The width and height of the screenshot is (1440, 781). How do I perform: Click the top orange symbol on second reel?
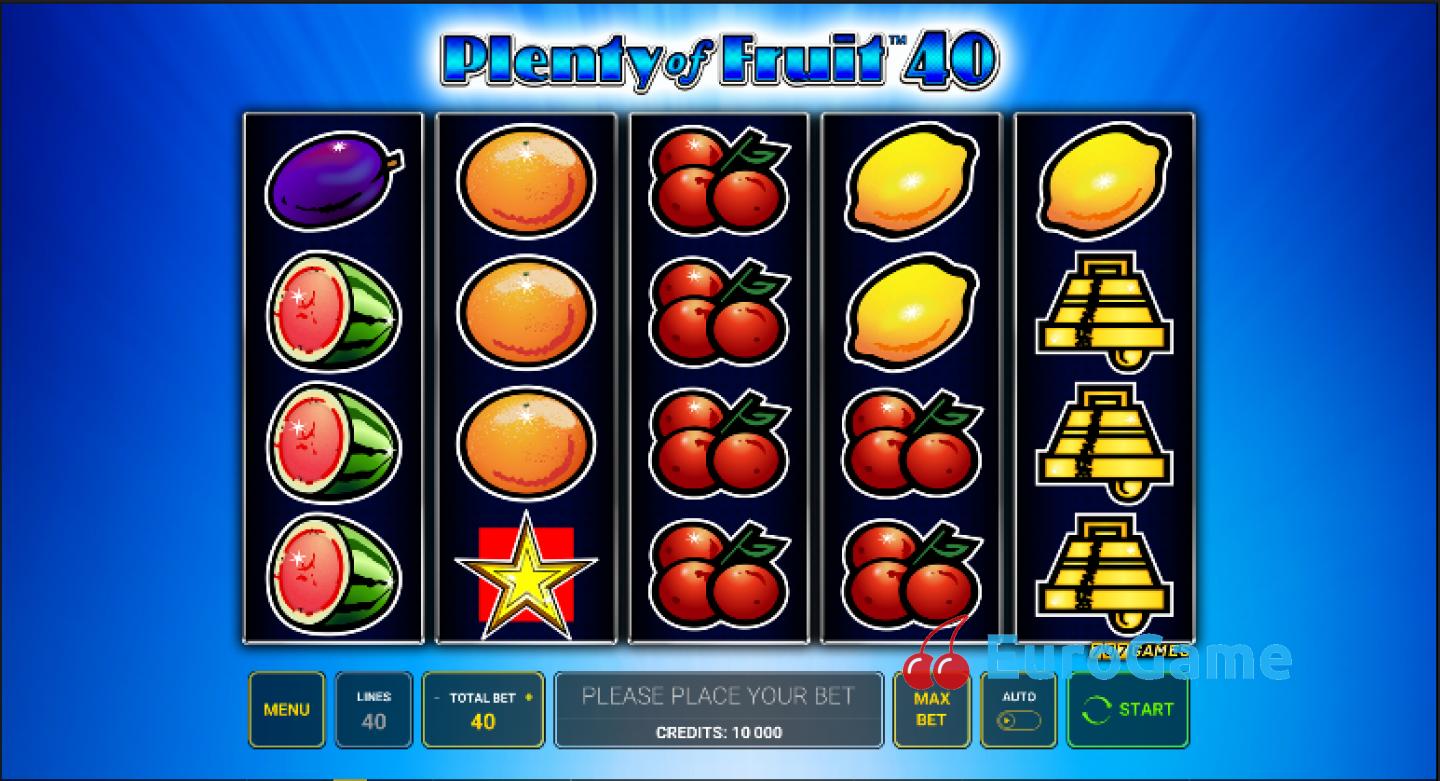coord(527,180)
